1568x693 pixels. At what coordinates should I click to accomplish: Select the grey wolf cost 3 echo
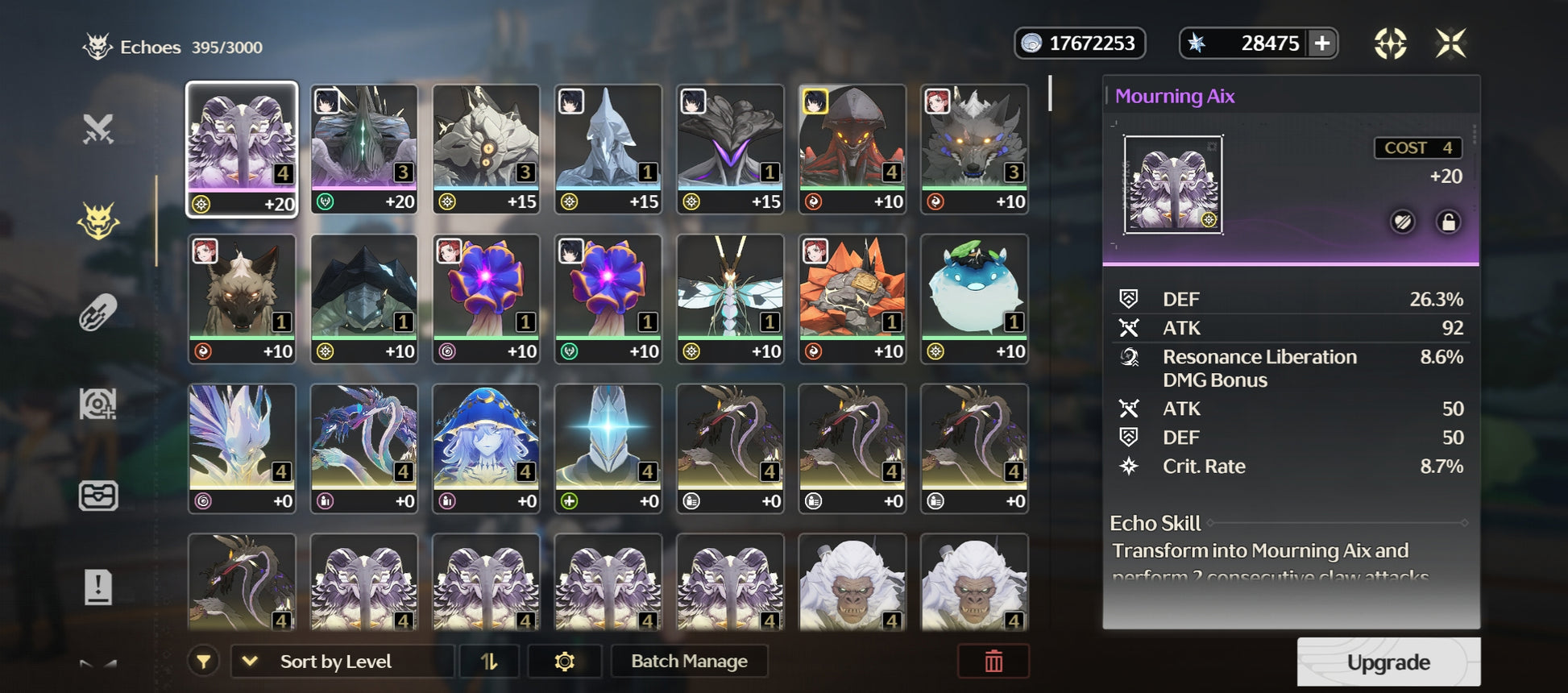pos(974,149)
